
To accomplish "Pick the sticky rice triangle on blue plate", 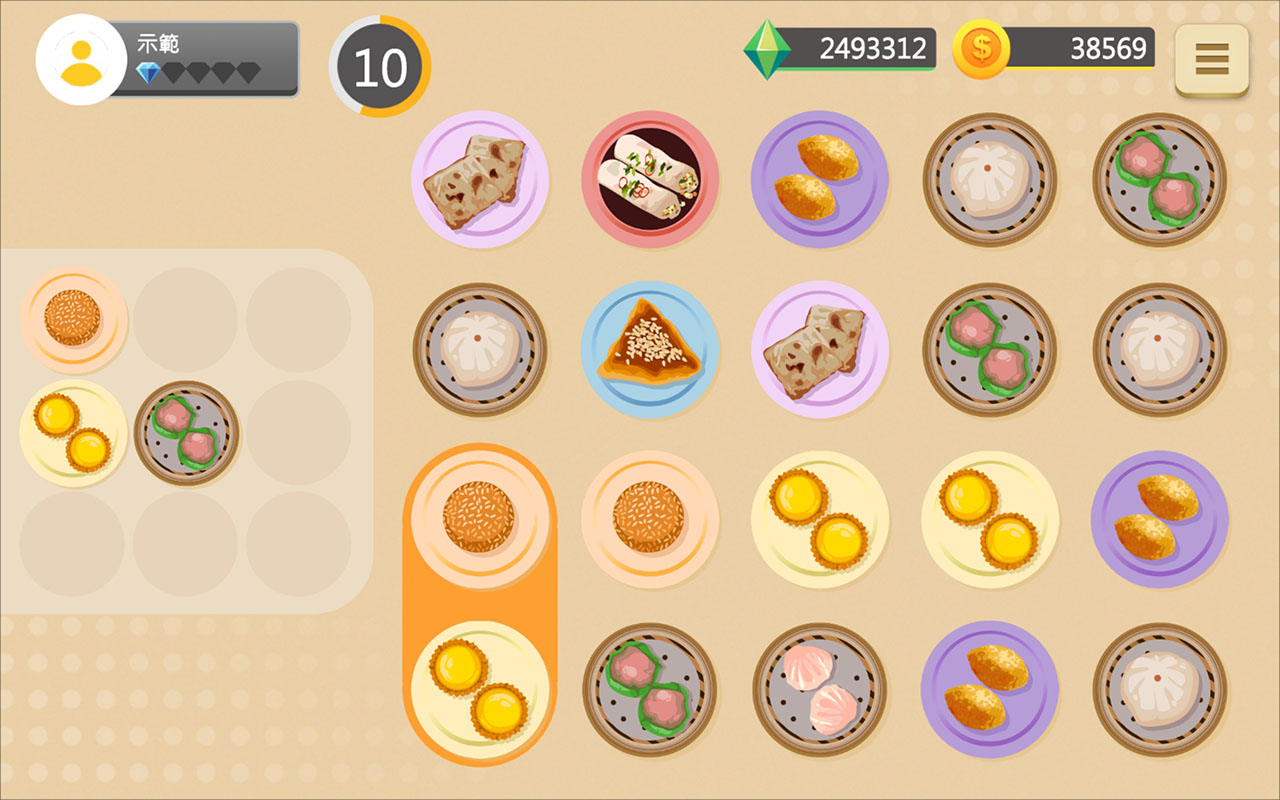I will point(650,349).
